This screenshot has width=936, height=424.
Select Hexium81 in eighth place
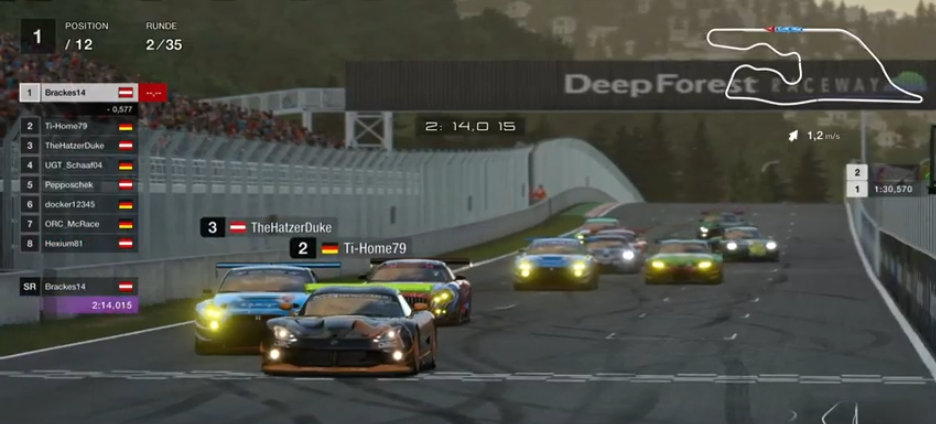(78, 243)
